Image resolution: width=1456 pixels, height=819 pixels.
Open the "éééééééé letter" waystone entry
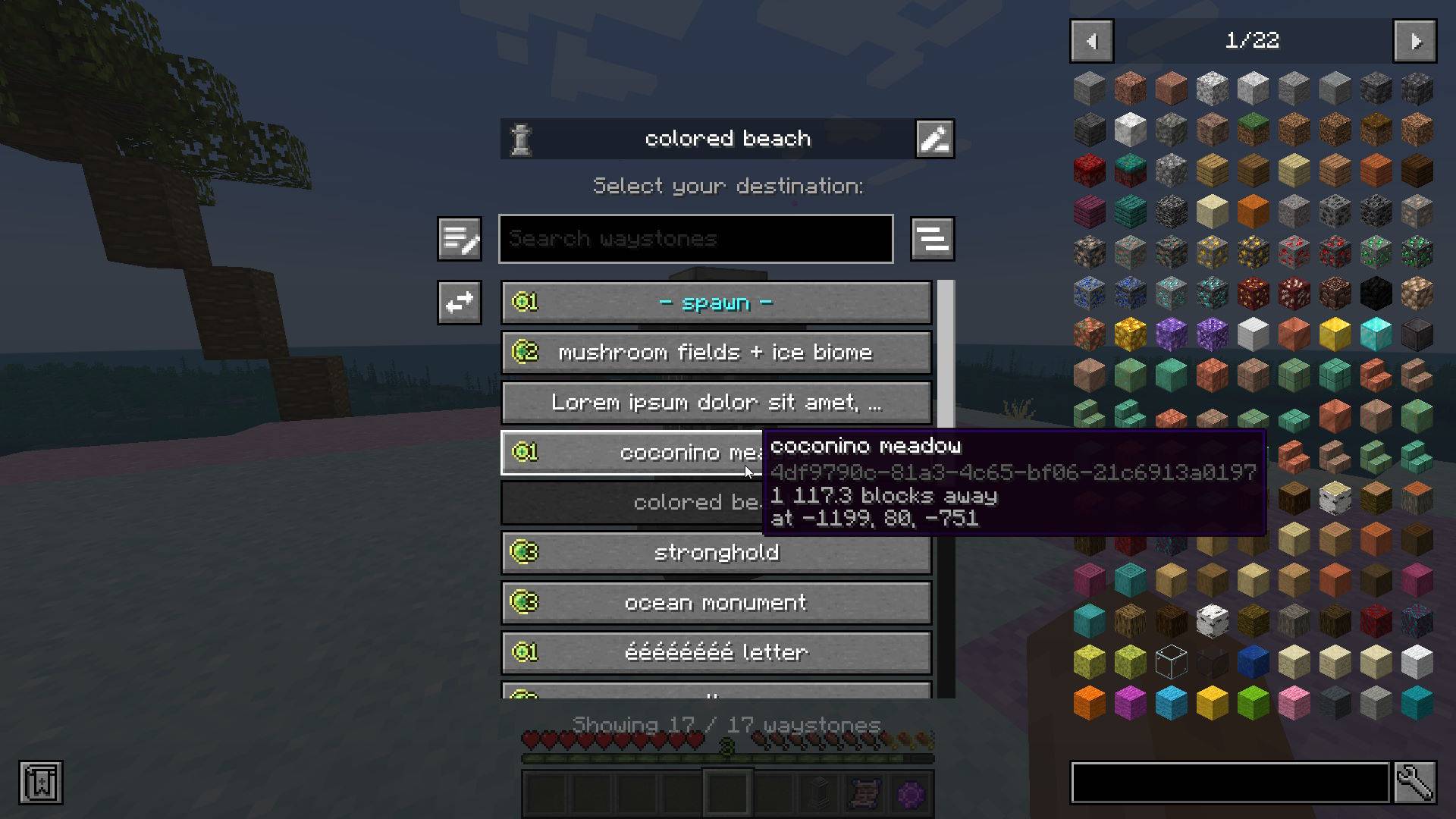716,652
